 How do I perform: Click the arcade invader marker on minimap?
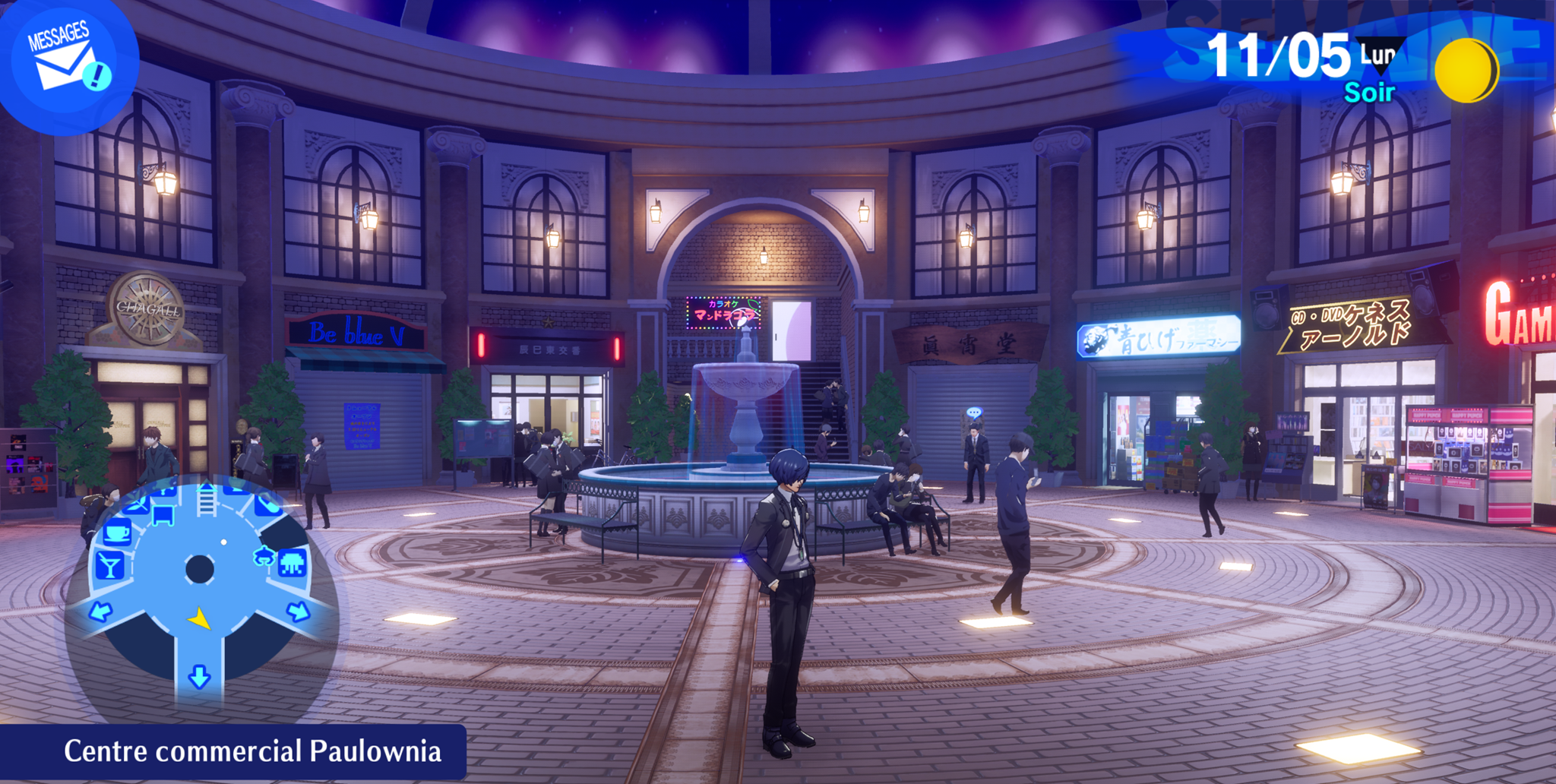pyautogui.click(x=293, y=564)
